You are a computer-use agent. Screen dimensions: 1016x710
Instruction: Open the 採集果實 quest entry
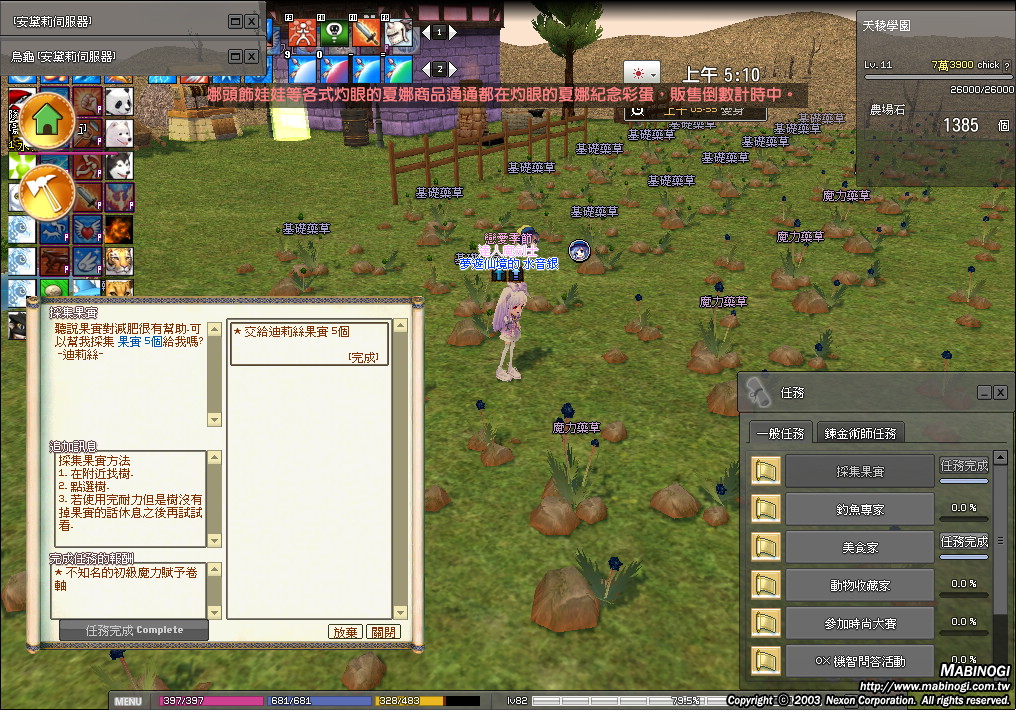click(x=859, y=471)
